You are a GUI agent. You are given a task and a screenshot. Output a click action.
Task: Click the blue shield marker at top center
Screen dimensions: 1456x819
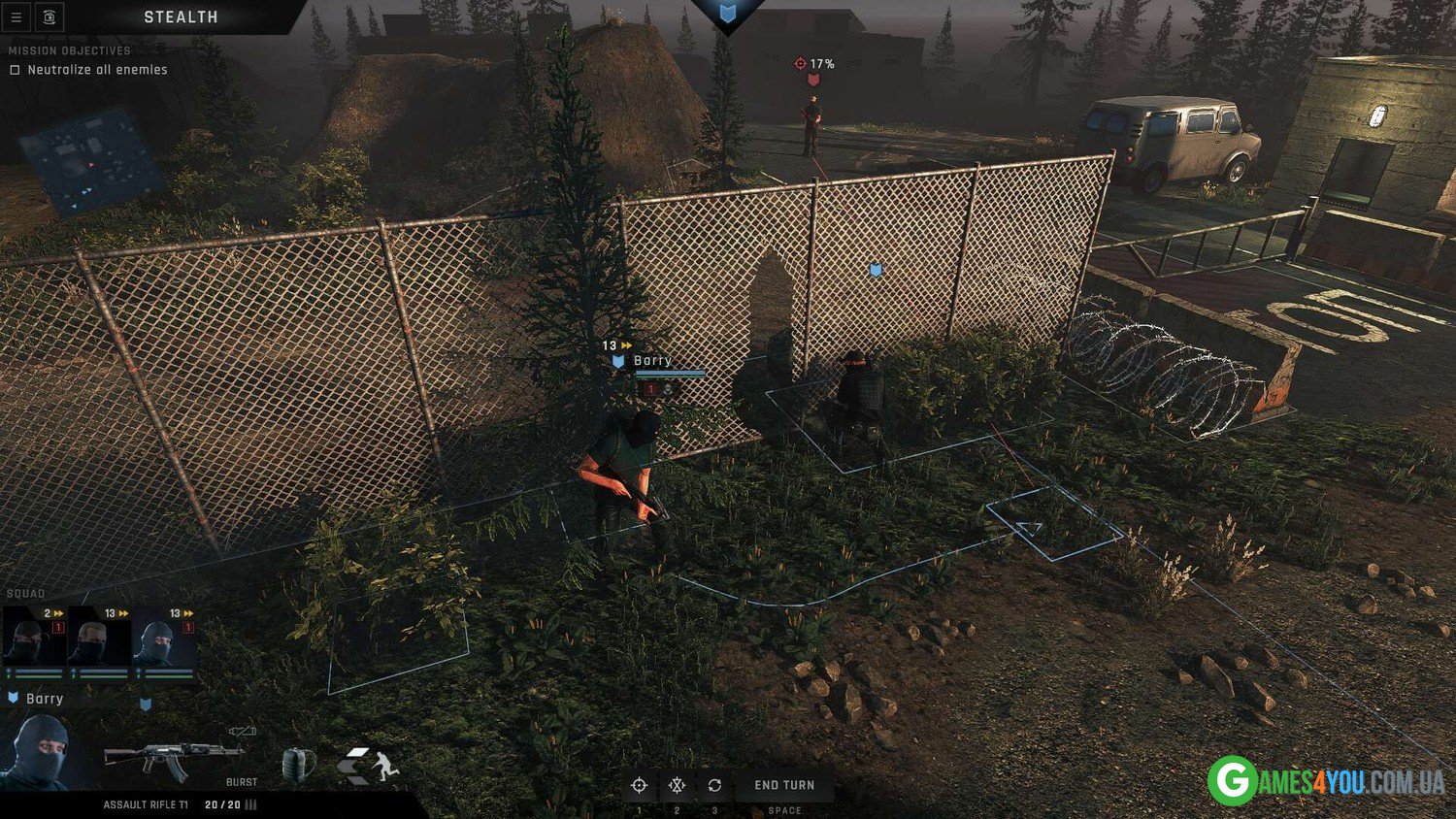728,13
